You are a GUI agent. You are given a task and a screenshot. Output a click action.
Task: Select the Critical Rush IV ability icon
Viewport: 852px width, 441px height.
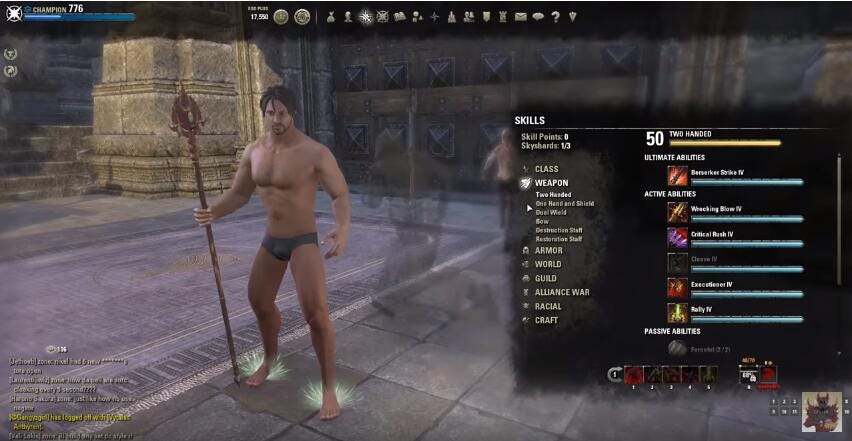coord(678,237)
